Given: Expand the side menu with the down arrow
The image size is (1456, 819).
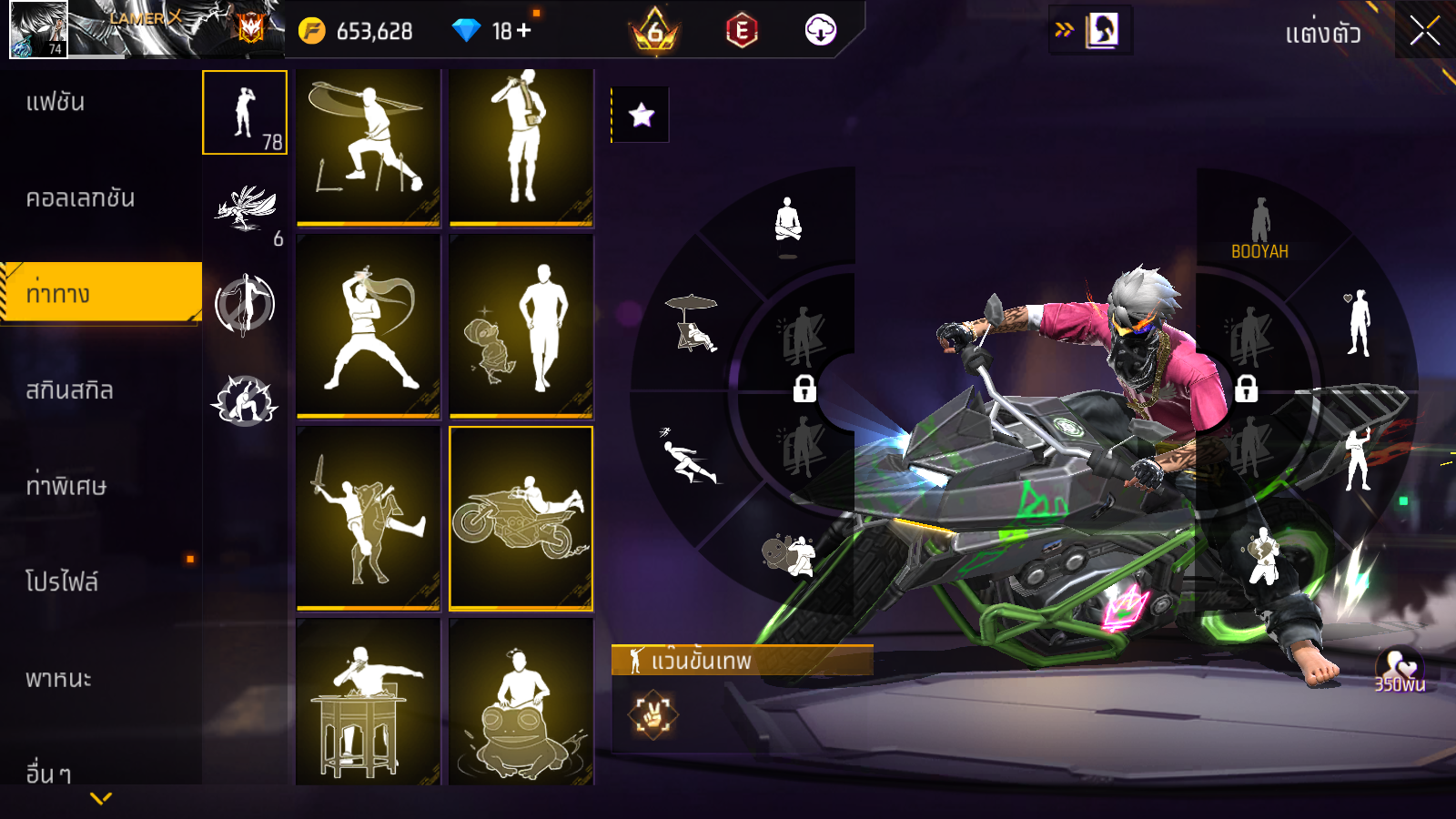Looking at the screenshot, I should [x=101, y=798].
